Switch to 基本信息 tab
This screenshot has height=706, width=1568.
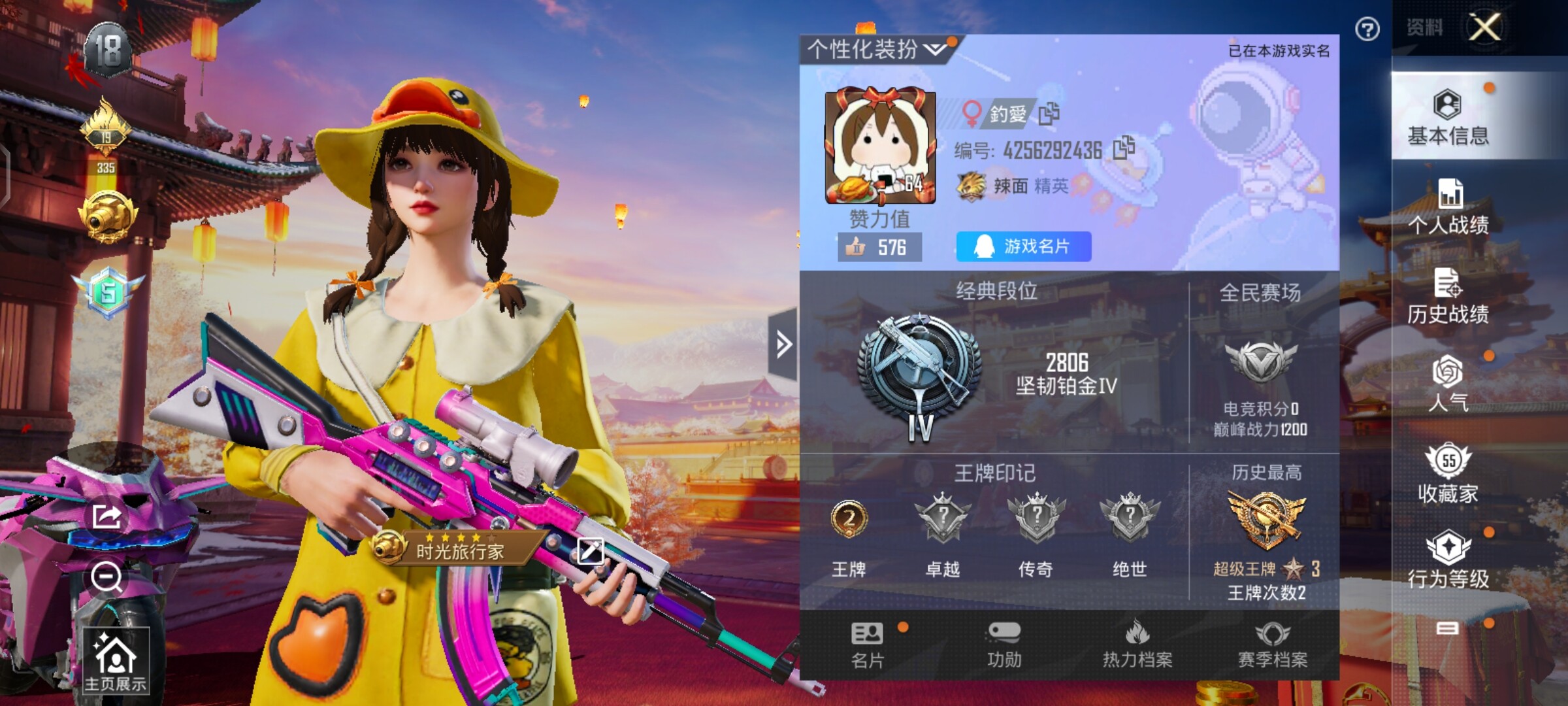click(1448, 118)
